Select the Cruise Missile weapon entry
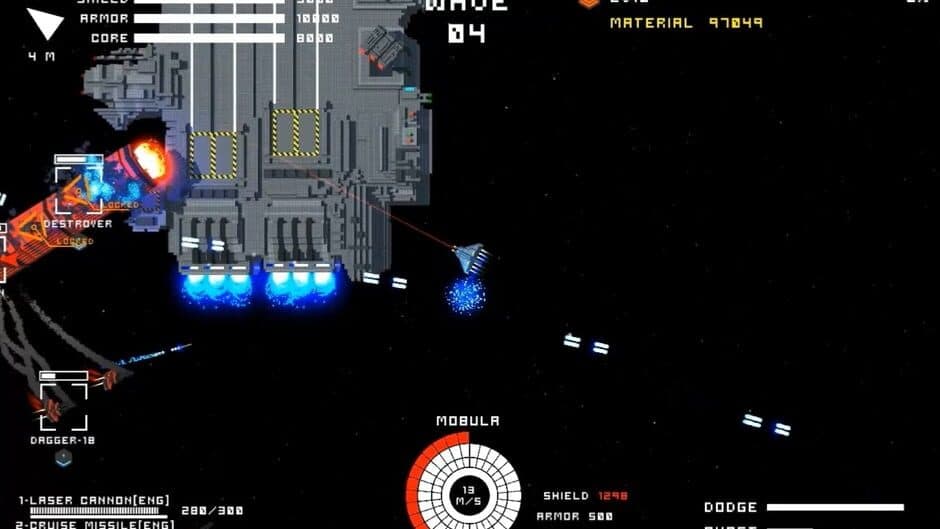This screenshot has height=529, width=940. click(x=96, y=523)
